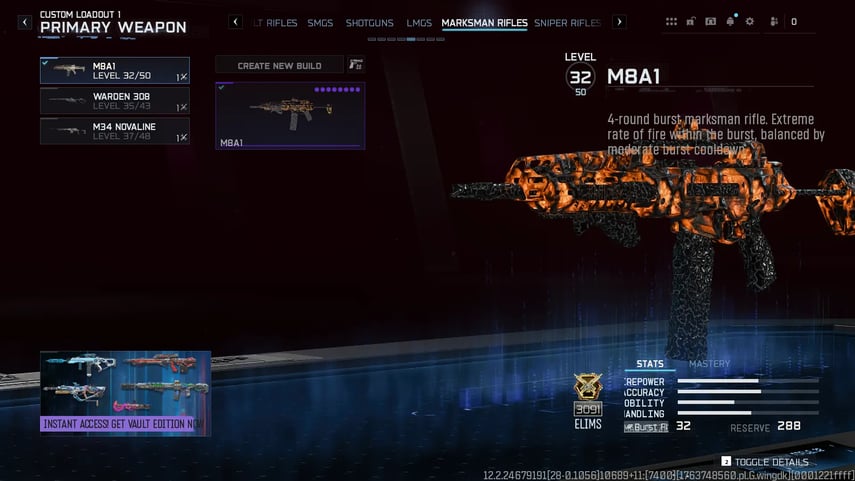This screenshot has width=855, height=481.
Task: Open notifications bell icon
Action: [x=730, y=21]
